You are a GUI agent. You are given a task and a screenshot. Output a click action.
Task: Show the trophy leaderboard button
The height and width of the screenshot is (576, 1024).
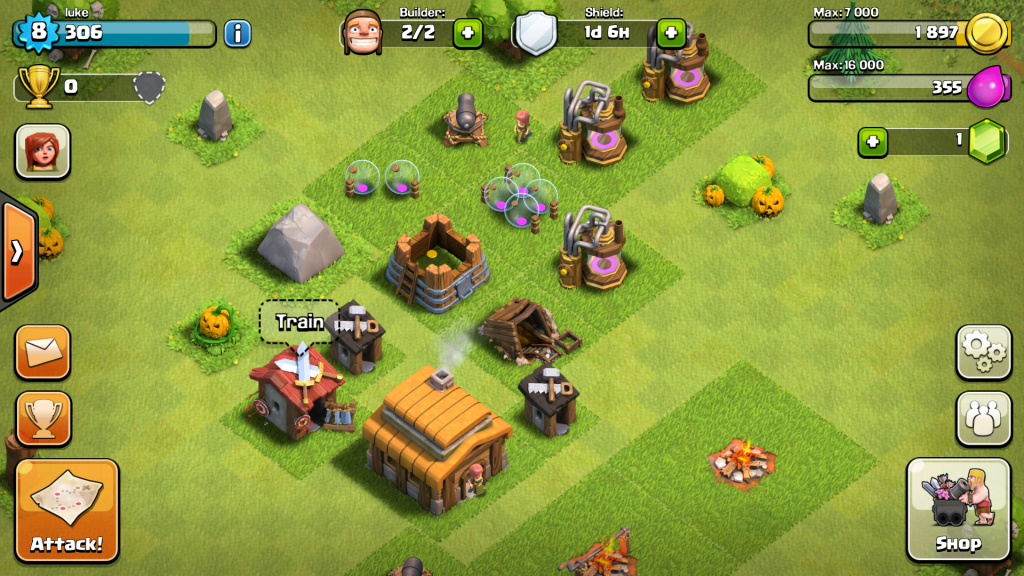[43, 418]
